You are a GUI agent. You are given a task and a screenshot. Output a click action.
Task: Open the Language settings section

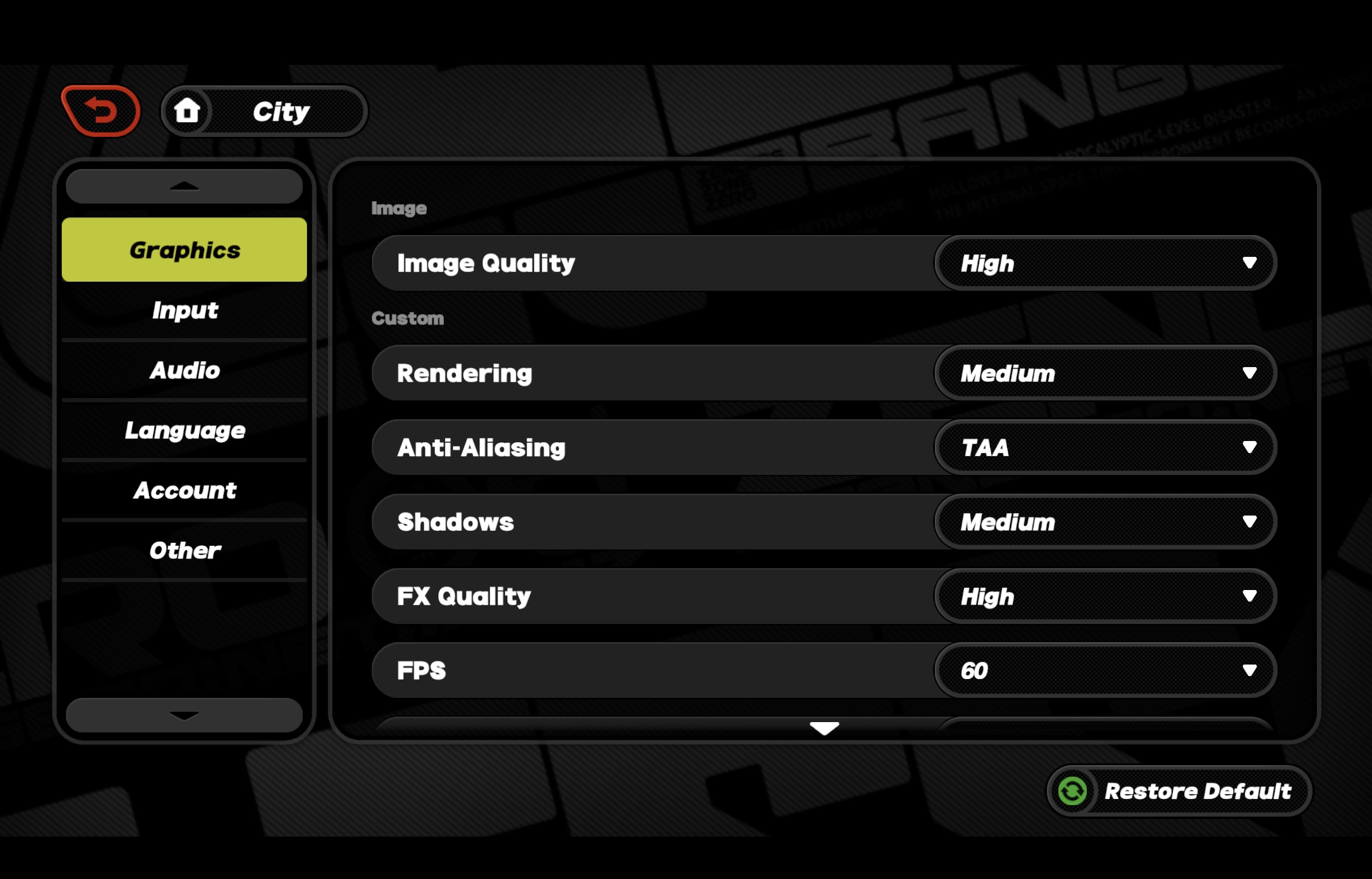click(184, 430)
